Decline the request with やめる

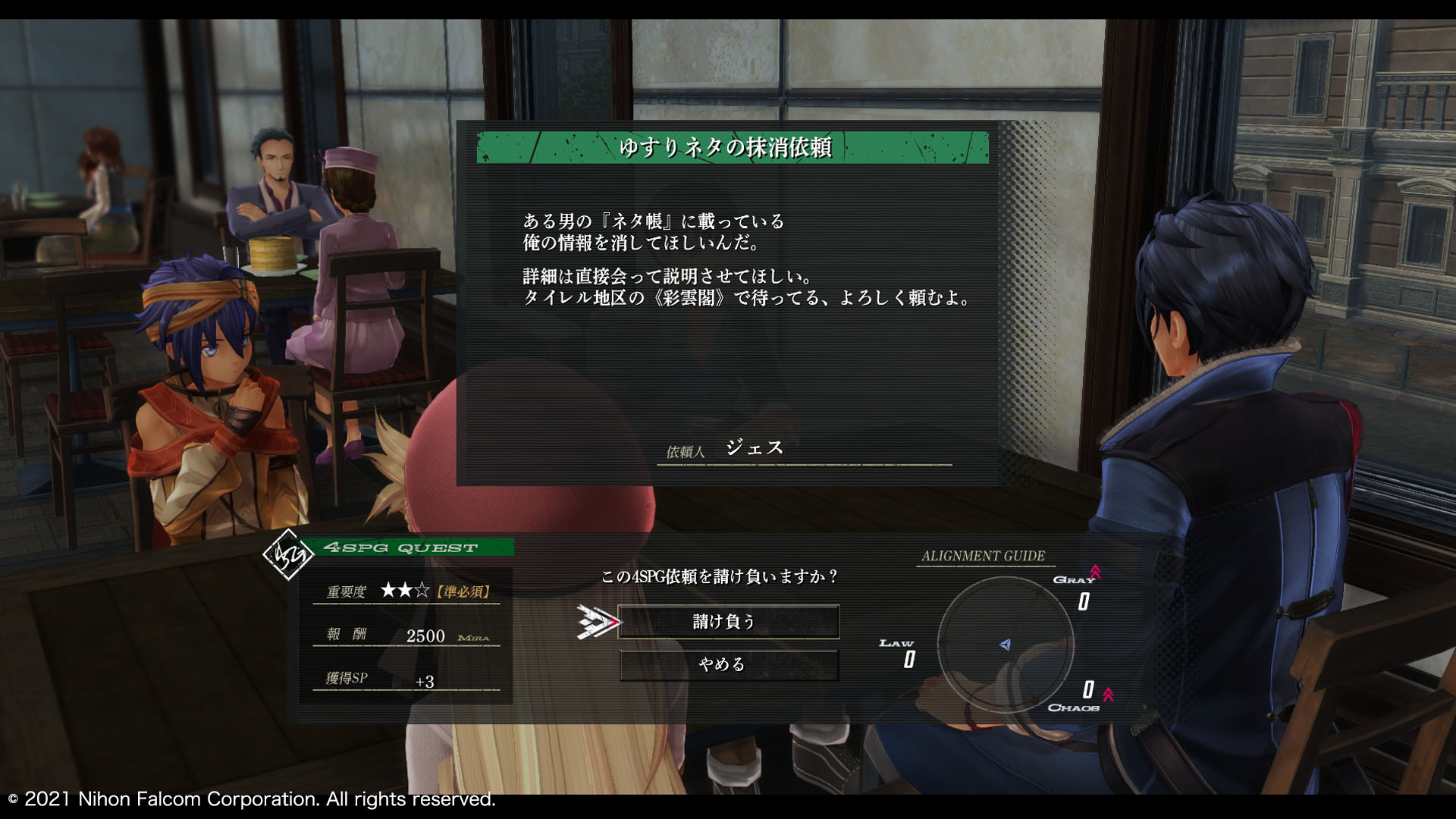point(728,665)
